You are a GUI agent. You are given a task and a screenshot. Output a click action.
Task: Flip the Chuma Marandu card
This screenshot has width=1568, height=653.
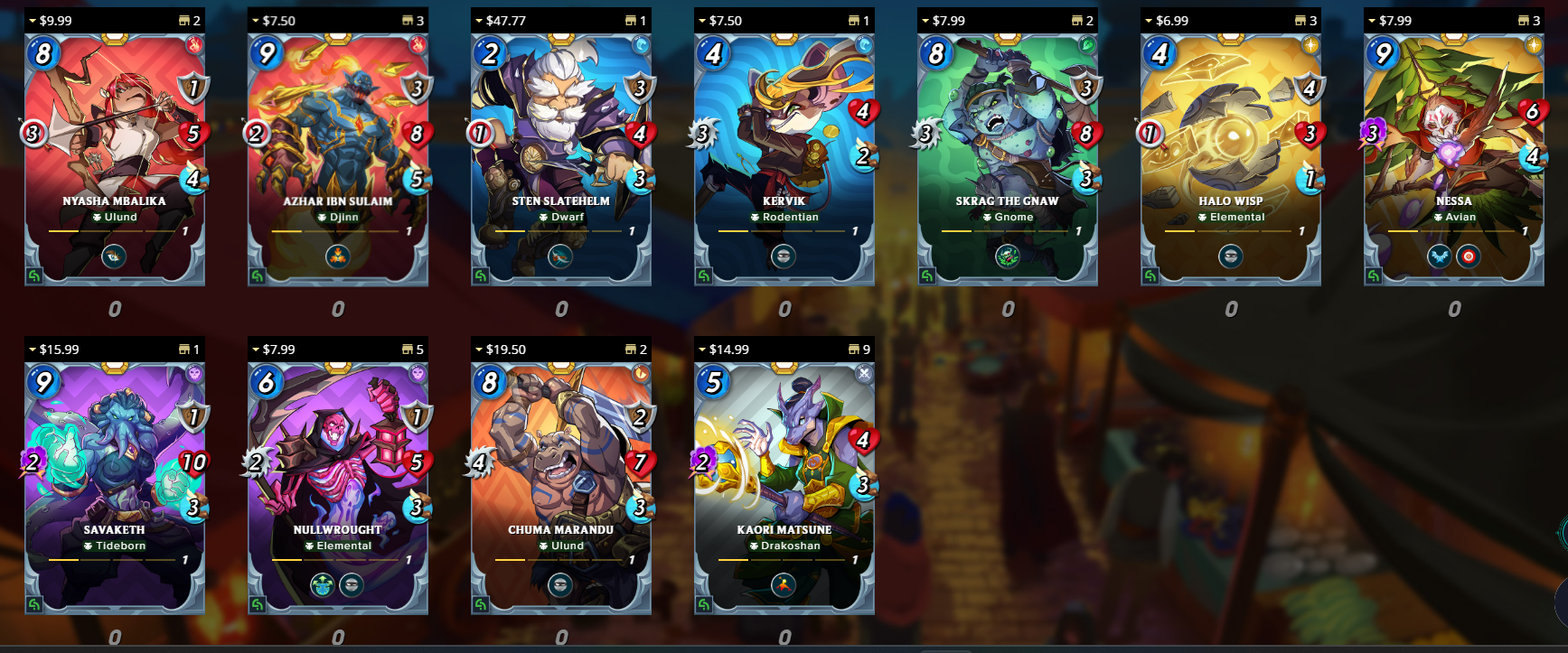pos(480,603)
